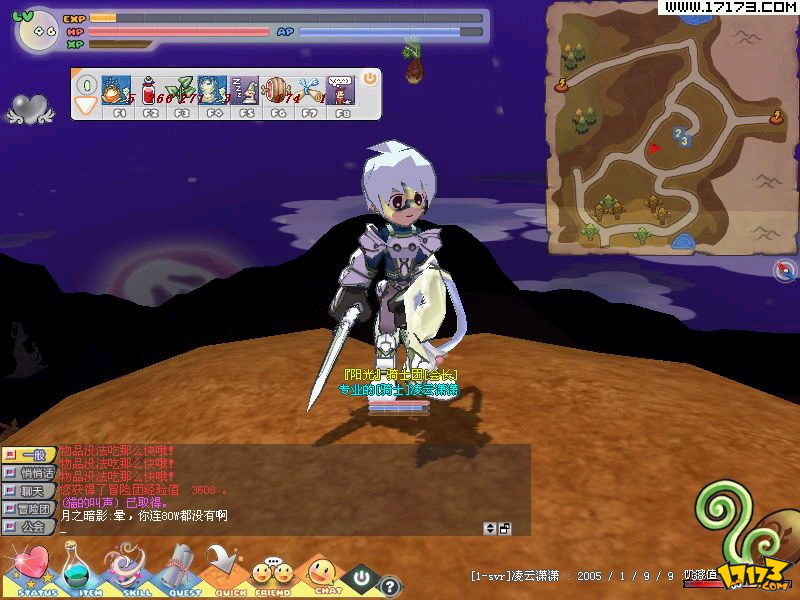800x600 pixels.
Task: Switch to the 冒险团 chat tab
Action: [30, 509]
